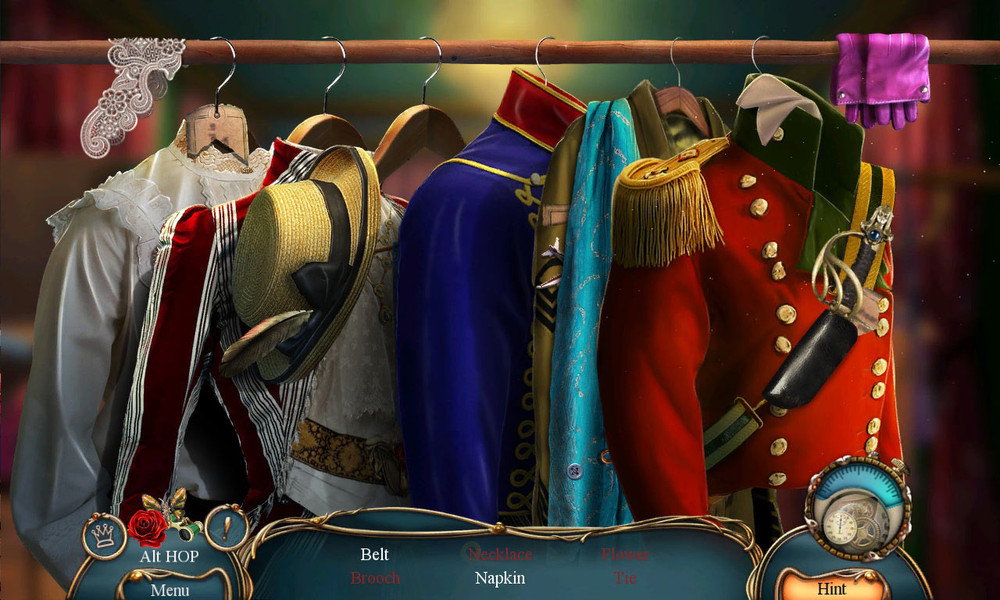Select the Belt entry in the item list
The image size is (1000, 600).
[374, 554]
